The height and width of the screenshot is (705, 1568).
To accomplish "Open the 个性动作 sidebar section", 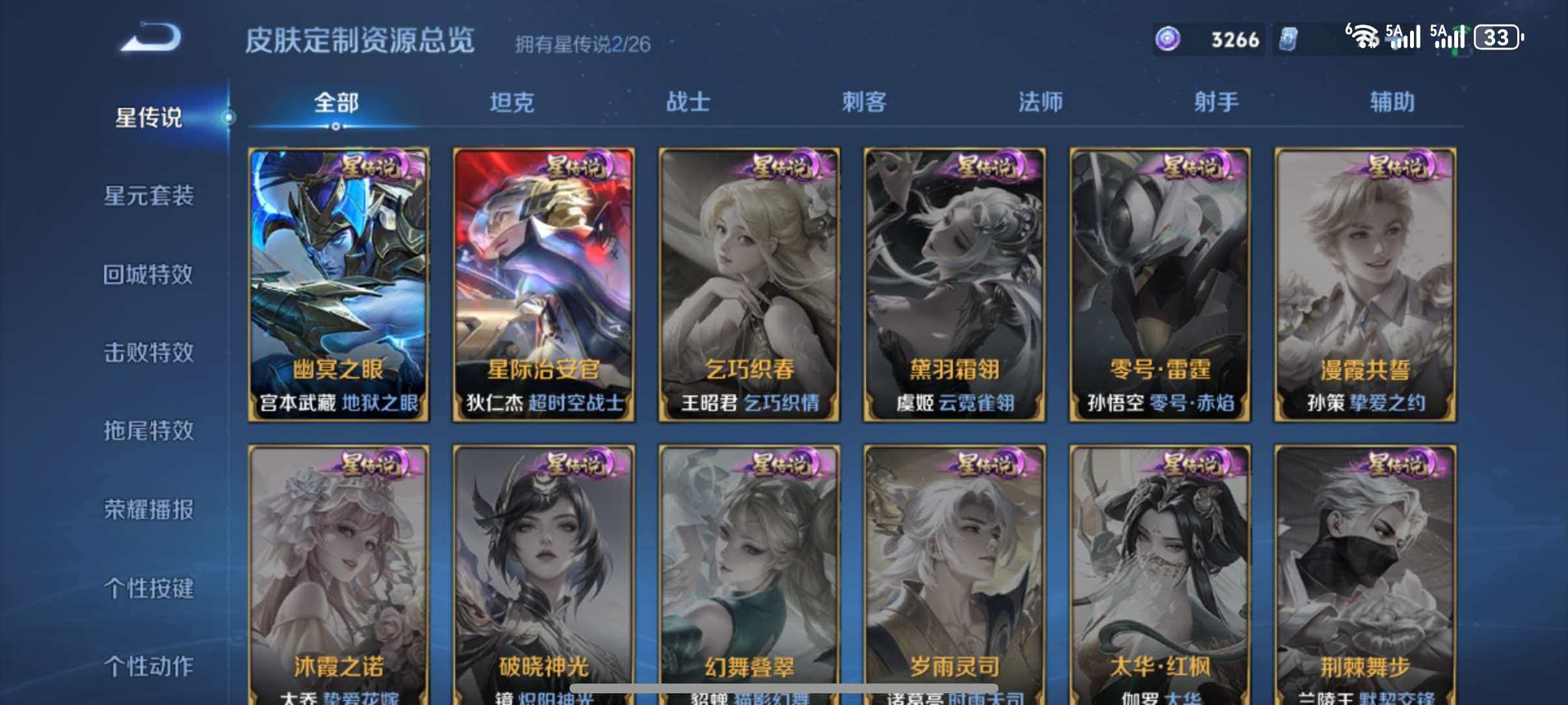I will [148, 667].
